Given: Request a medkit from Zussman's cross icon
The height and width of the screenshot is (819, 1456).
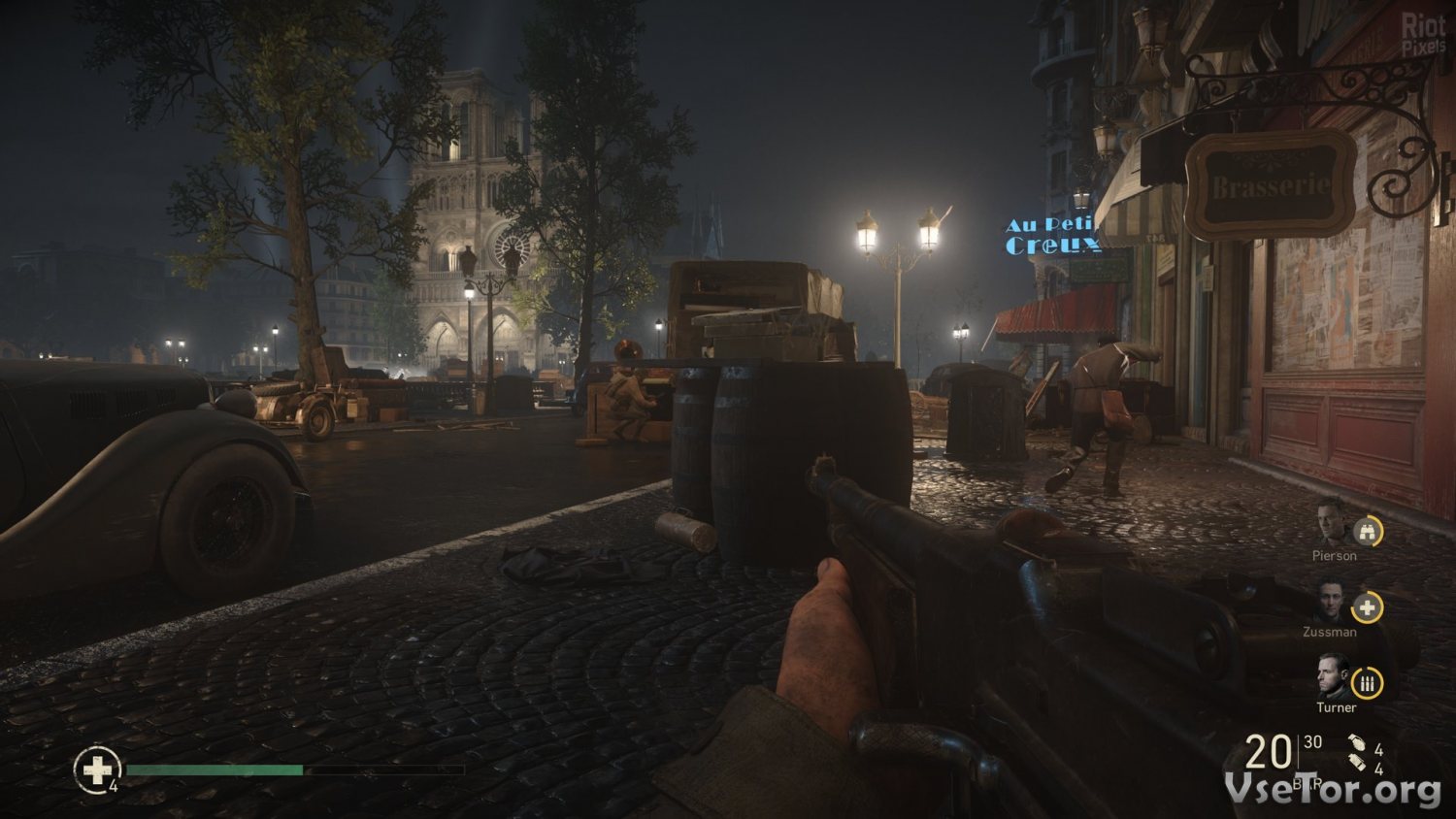Looking at the screenshot, I should (x=1368, y=607).
